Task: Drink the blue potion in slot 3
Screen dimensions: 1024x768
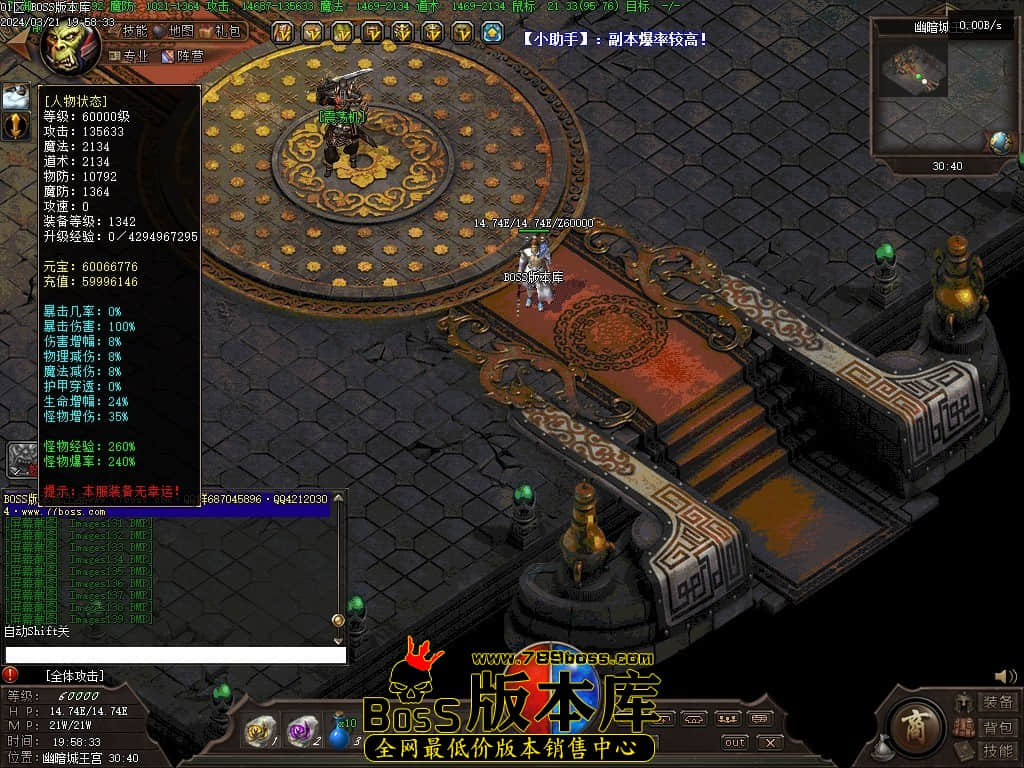Action: coord(342,733)
